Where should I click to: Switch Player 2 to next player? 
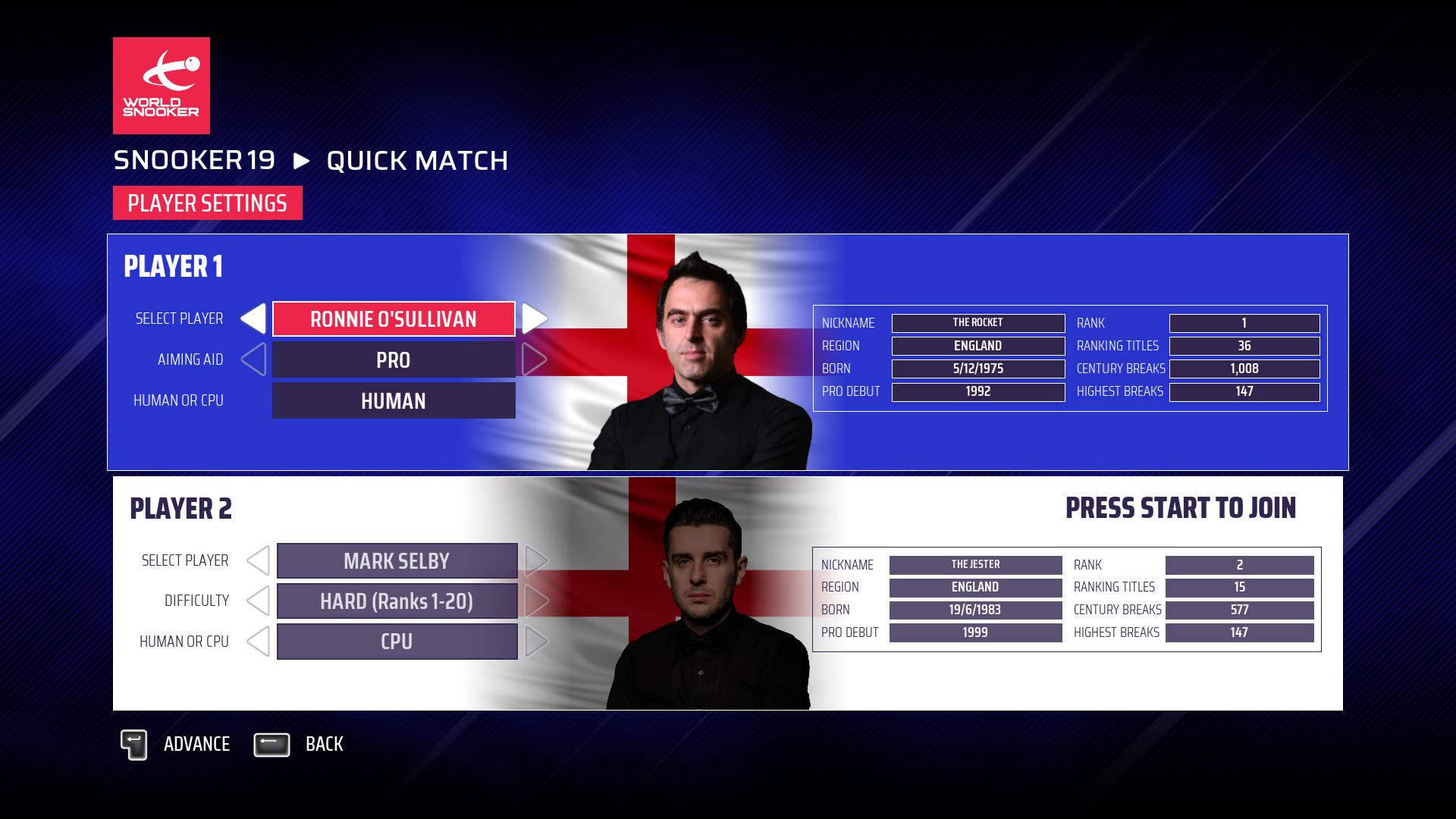click(x=537, y=561)
